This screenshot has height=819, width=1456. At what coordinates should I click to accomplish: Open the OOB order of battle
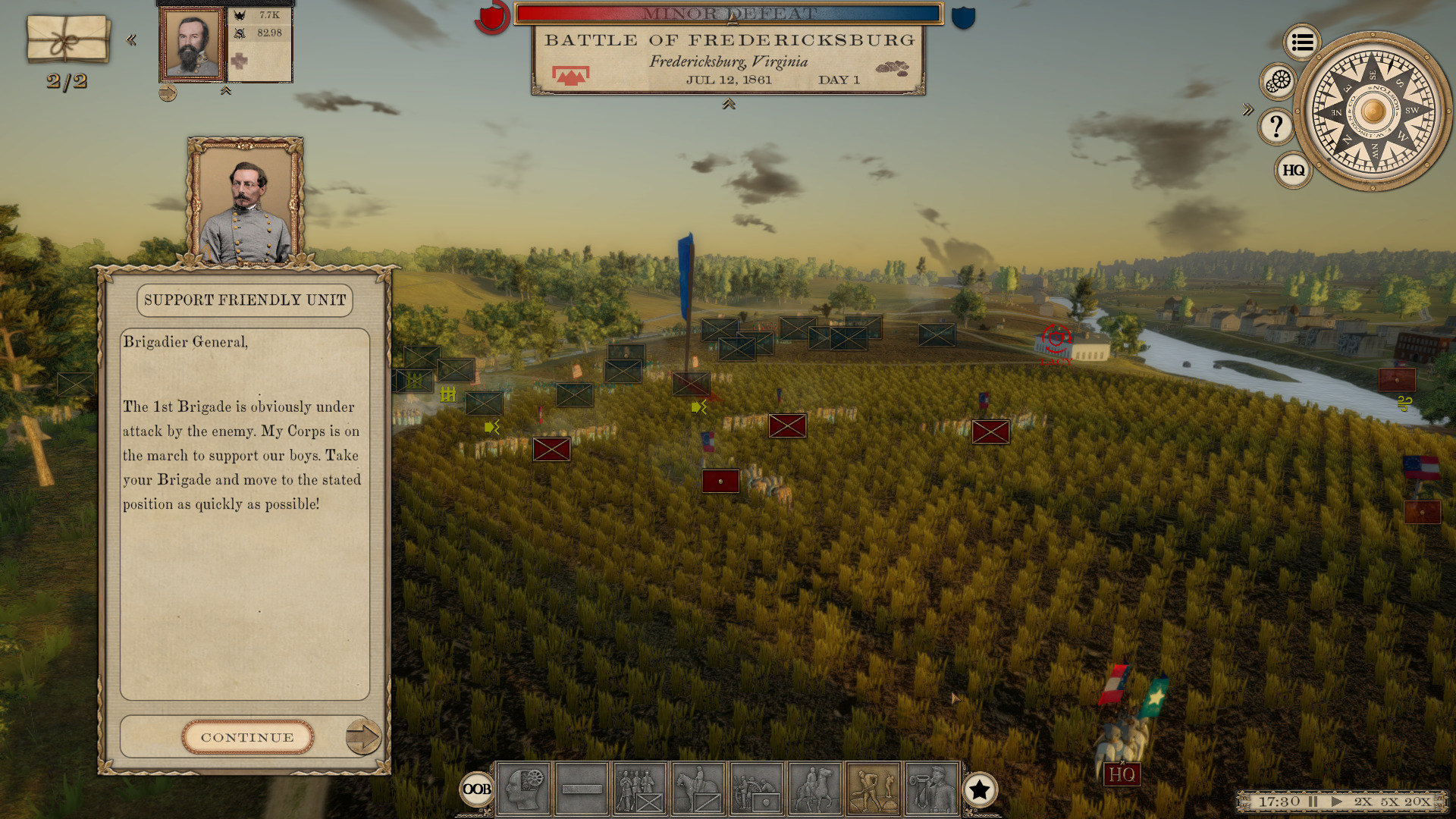(x=476, y=791)
